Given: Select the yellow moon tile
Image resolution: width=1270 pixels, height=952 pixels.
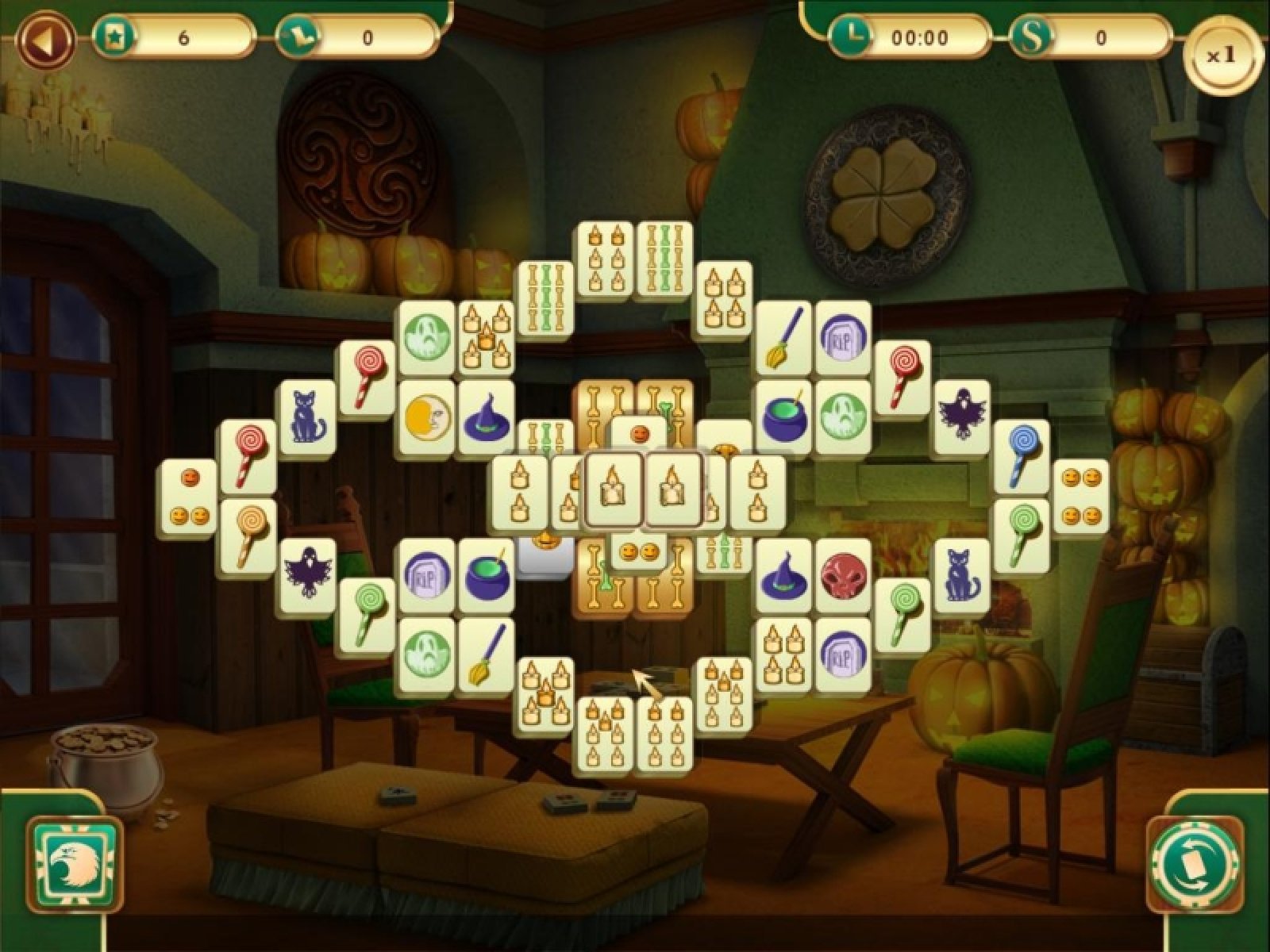Looking at the screenshot, I should pyautogui.click(x=426, y=414).
